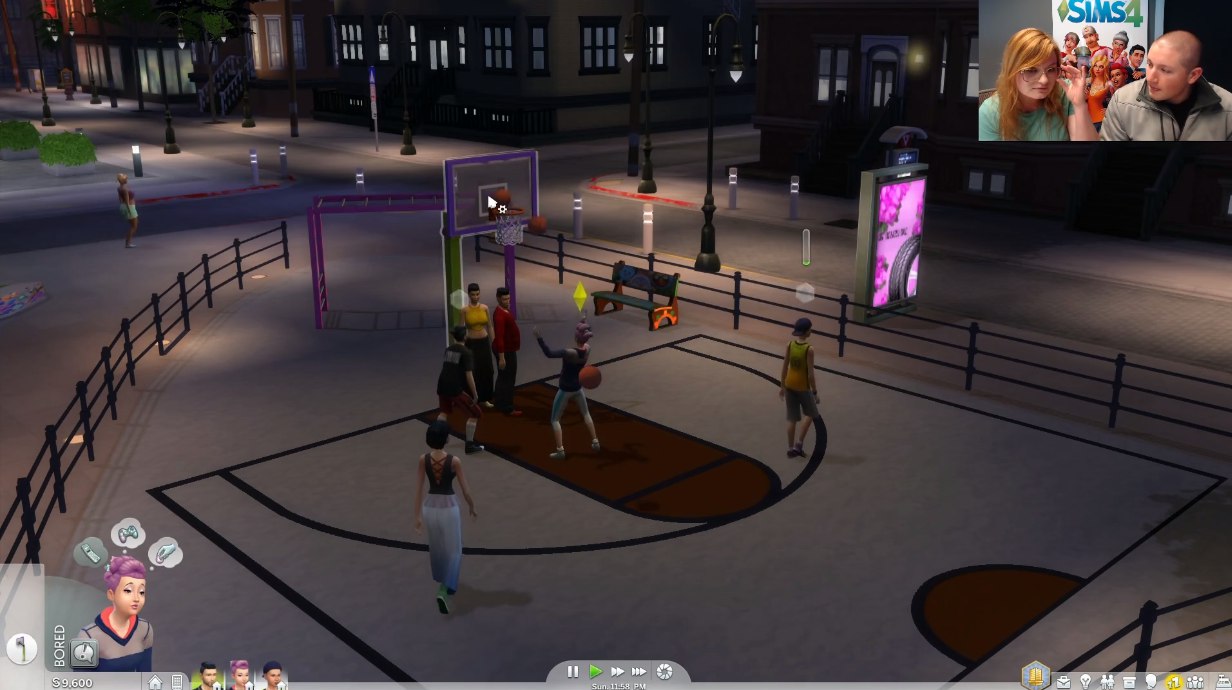
Task: Open the highlighted yellow skills panel
Action: [x=1174, y=681]
